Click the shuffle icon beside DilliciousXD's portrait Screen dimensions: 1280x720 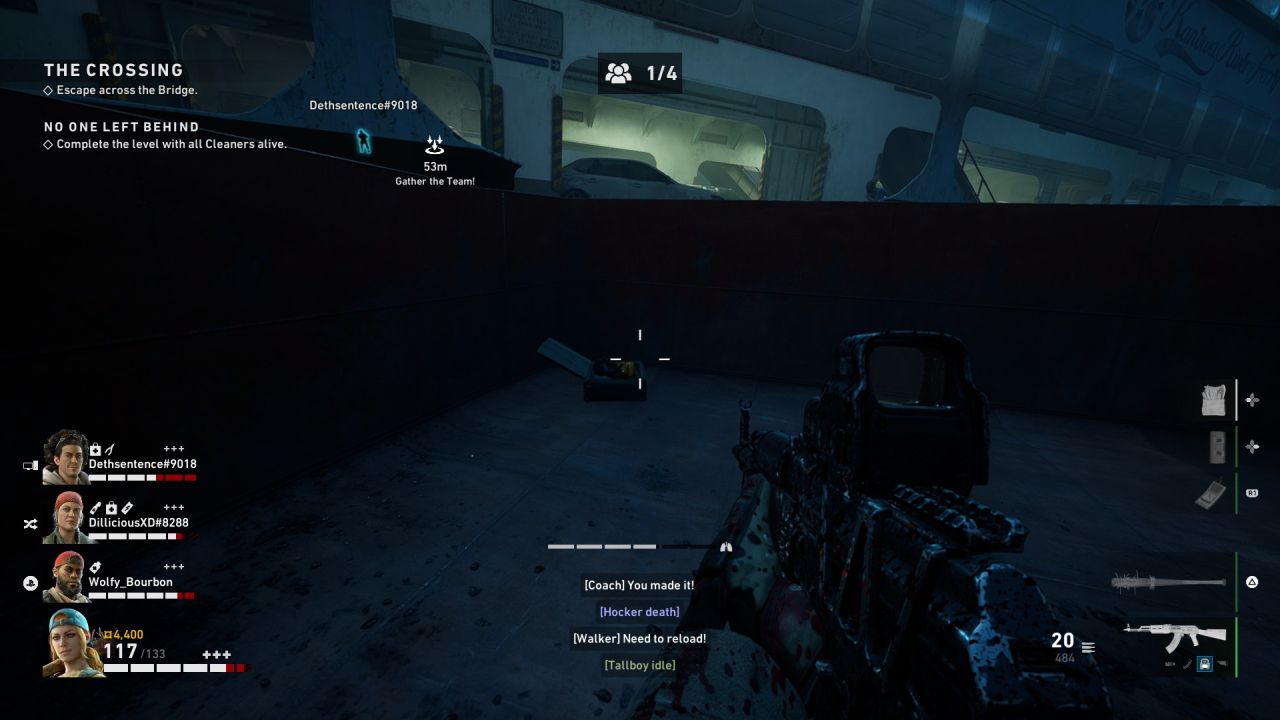pos(31,522)
